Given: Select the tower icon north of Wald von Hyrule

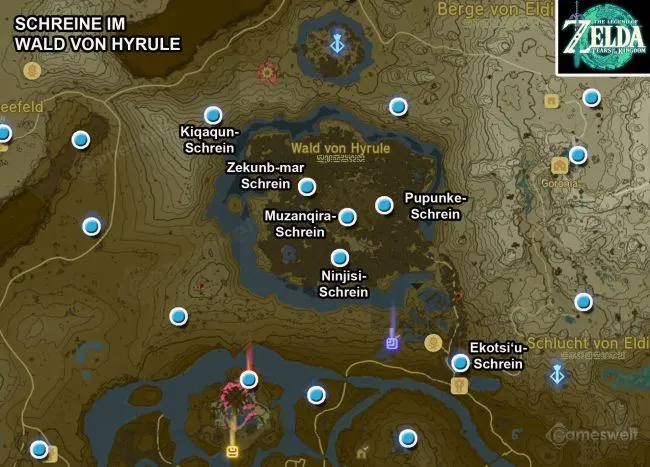Looking at the screenshot, I should coord(339,43).
